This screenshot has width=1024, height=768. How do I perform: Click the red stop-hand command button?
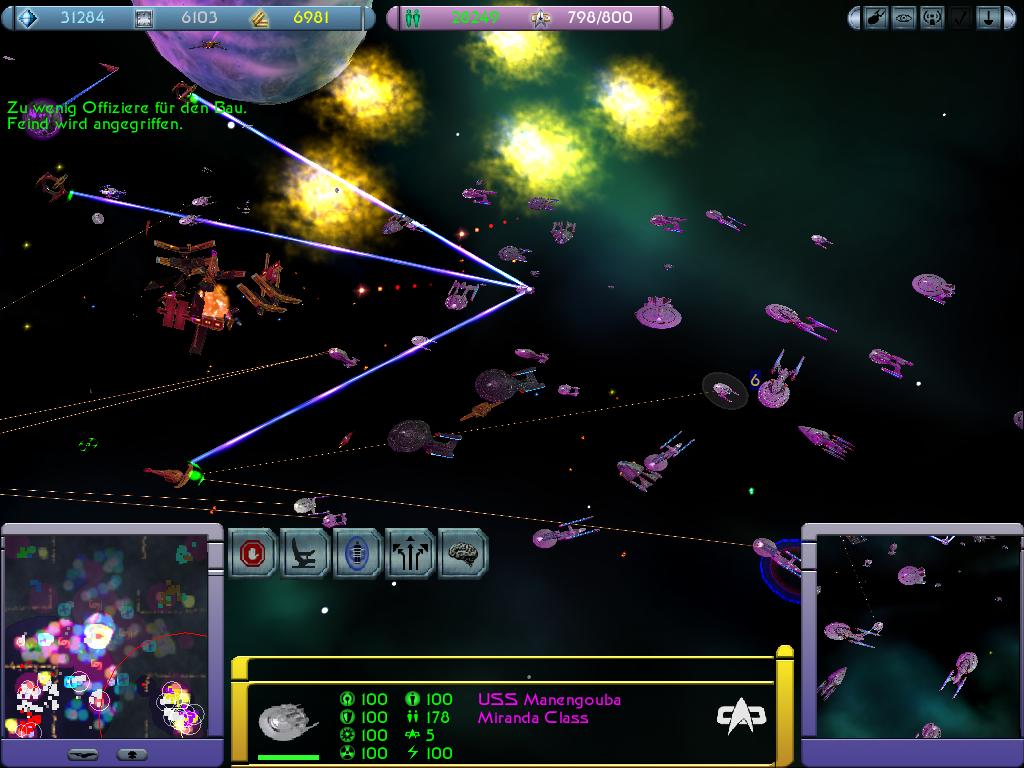point(254,553)
